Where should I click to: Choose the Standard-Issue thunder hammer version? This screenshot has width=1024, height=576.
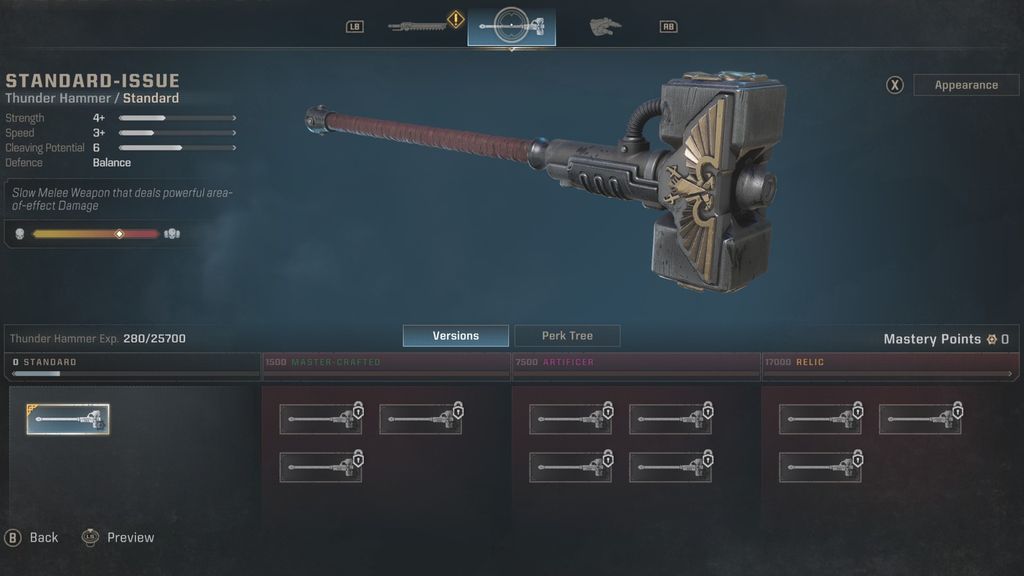coord(68,419)
